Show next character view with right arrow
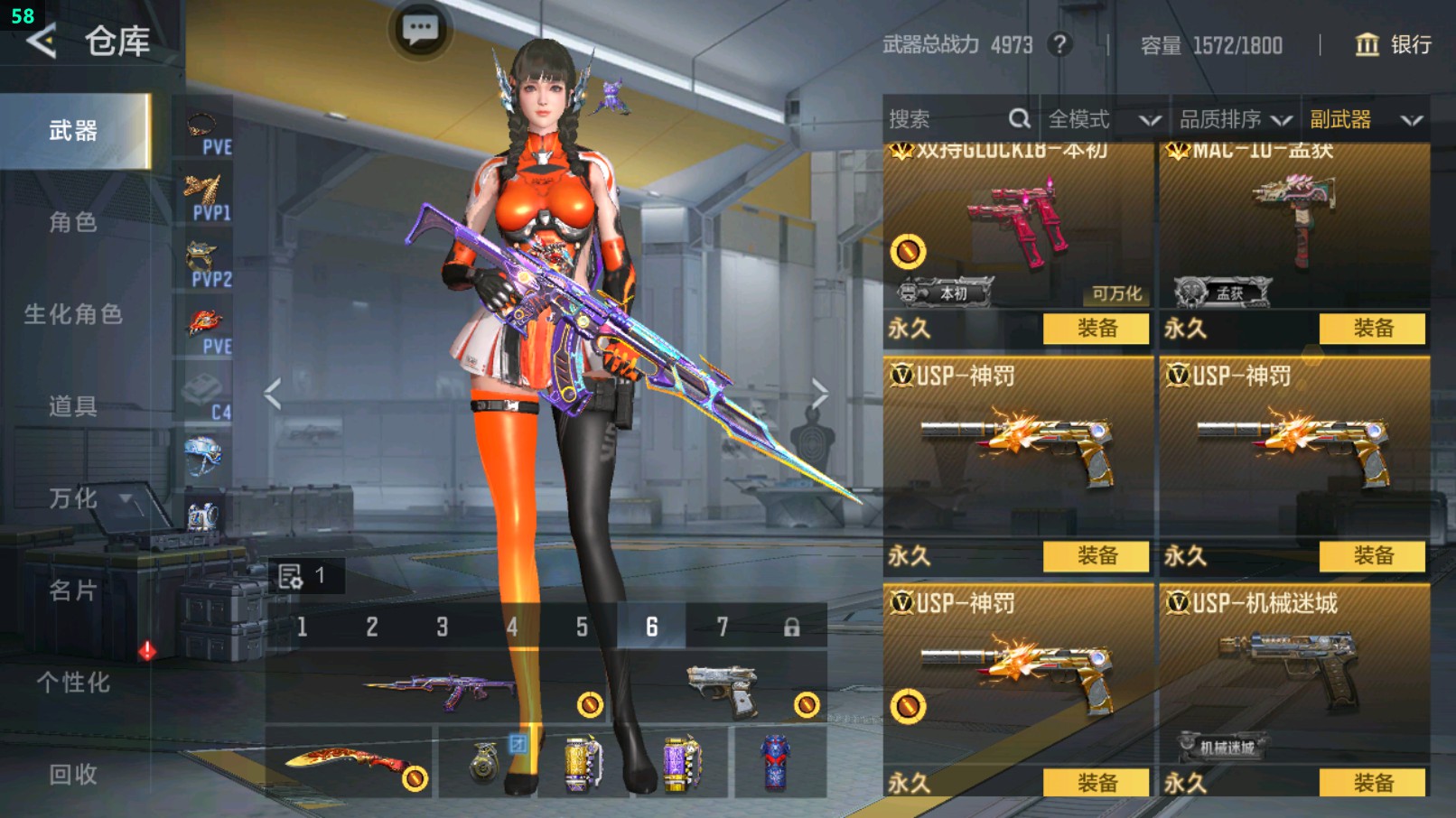 click(x=818, y=394)
